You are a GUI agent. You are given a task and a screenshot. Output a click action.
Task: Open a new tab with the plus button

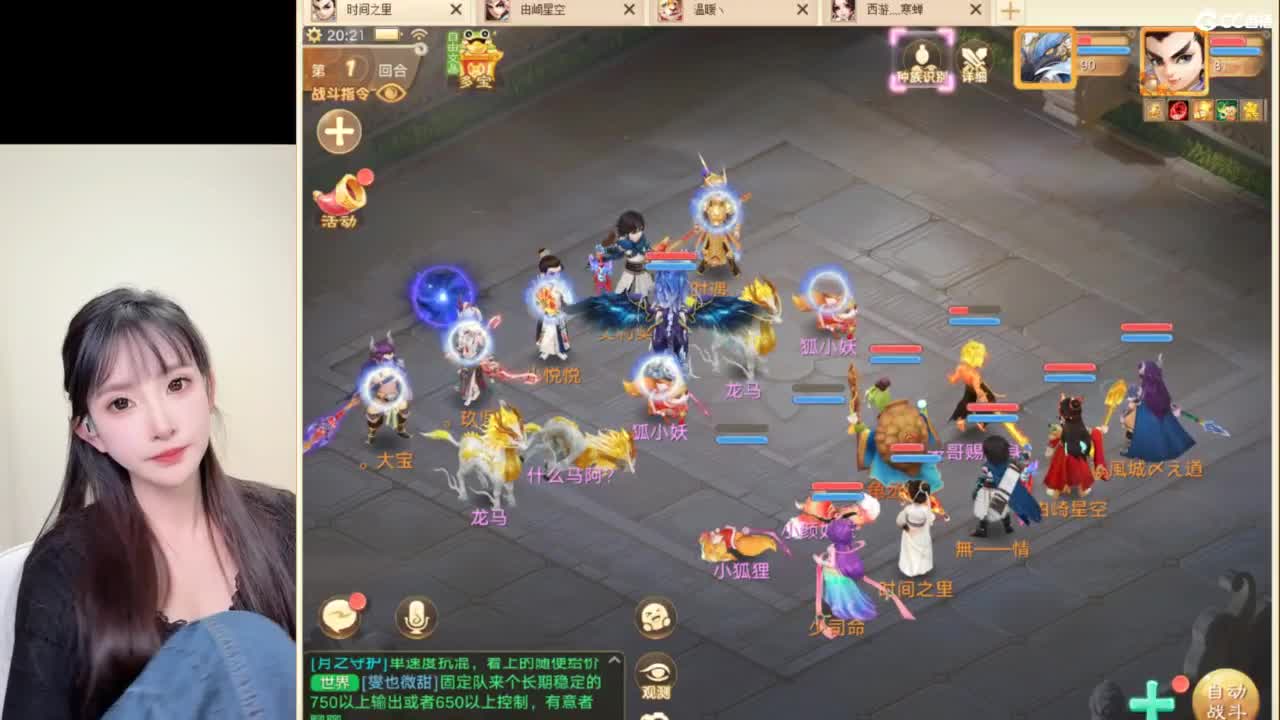pos(1009,11)
